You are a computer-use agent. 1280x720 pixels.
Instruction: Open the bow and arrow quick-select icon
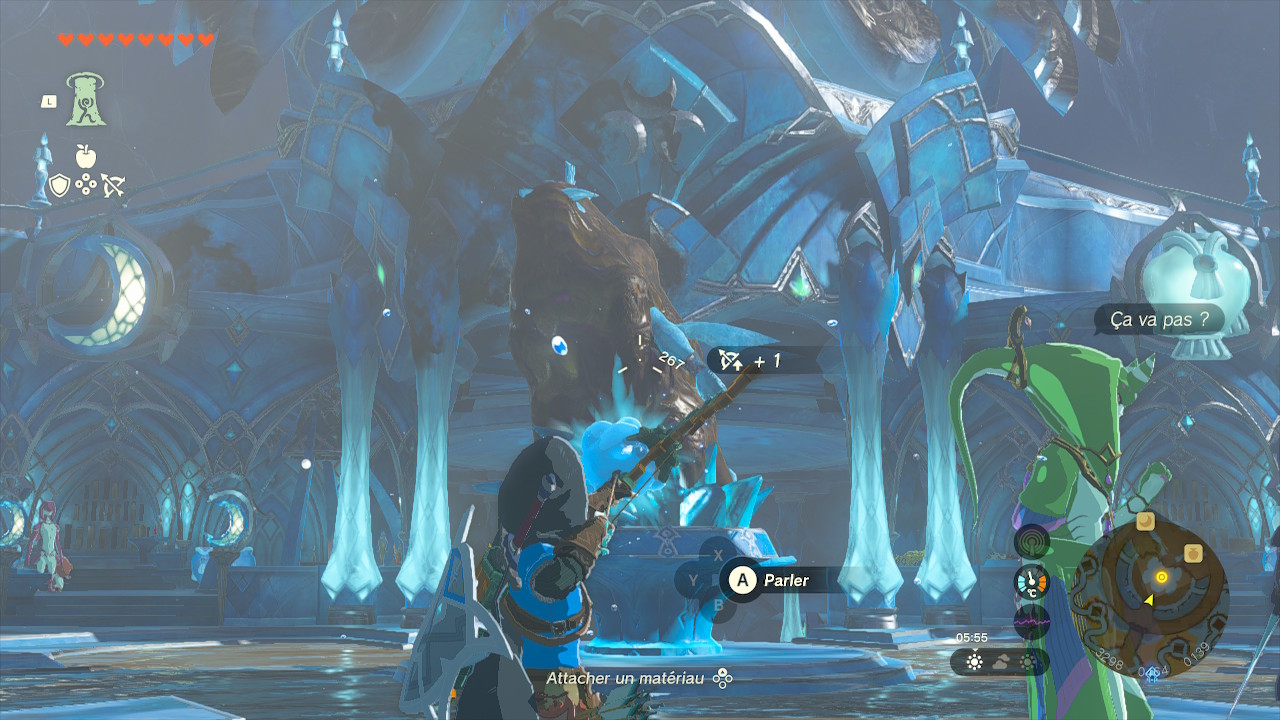point(112,186)
